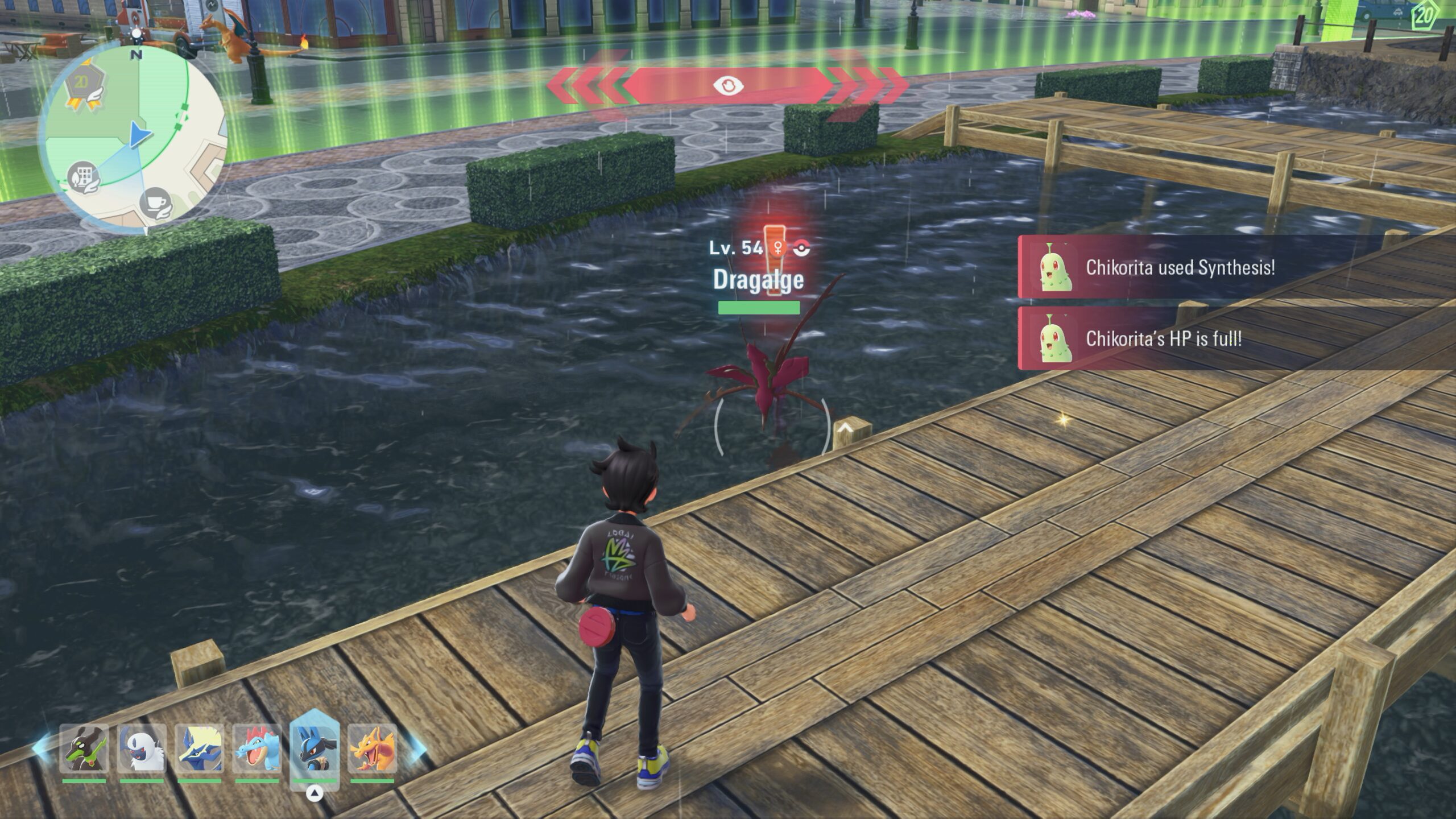The width and height of the screenshot is (1456, 819).
Task: Click the red eye alert banner
Action: pos(728,86)
